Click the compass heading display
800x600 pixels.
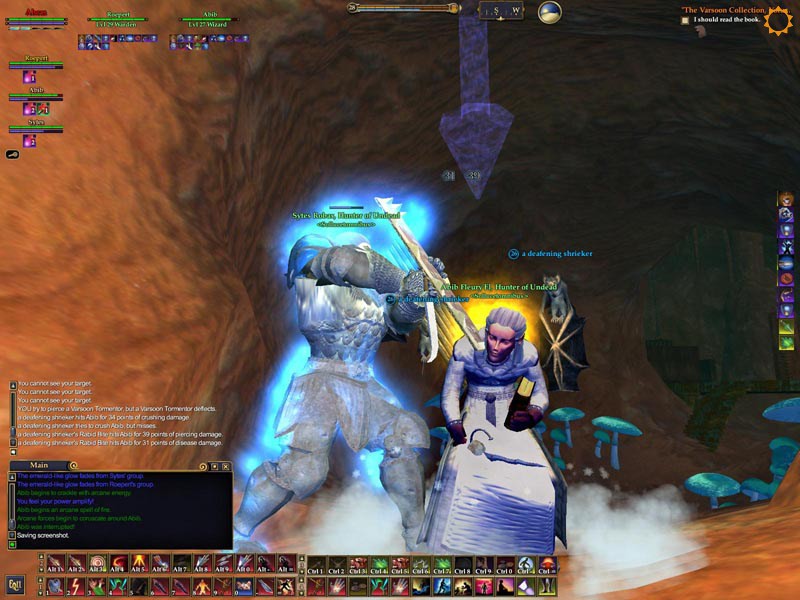coord(500,11)
